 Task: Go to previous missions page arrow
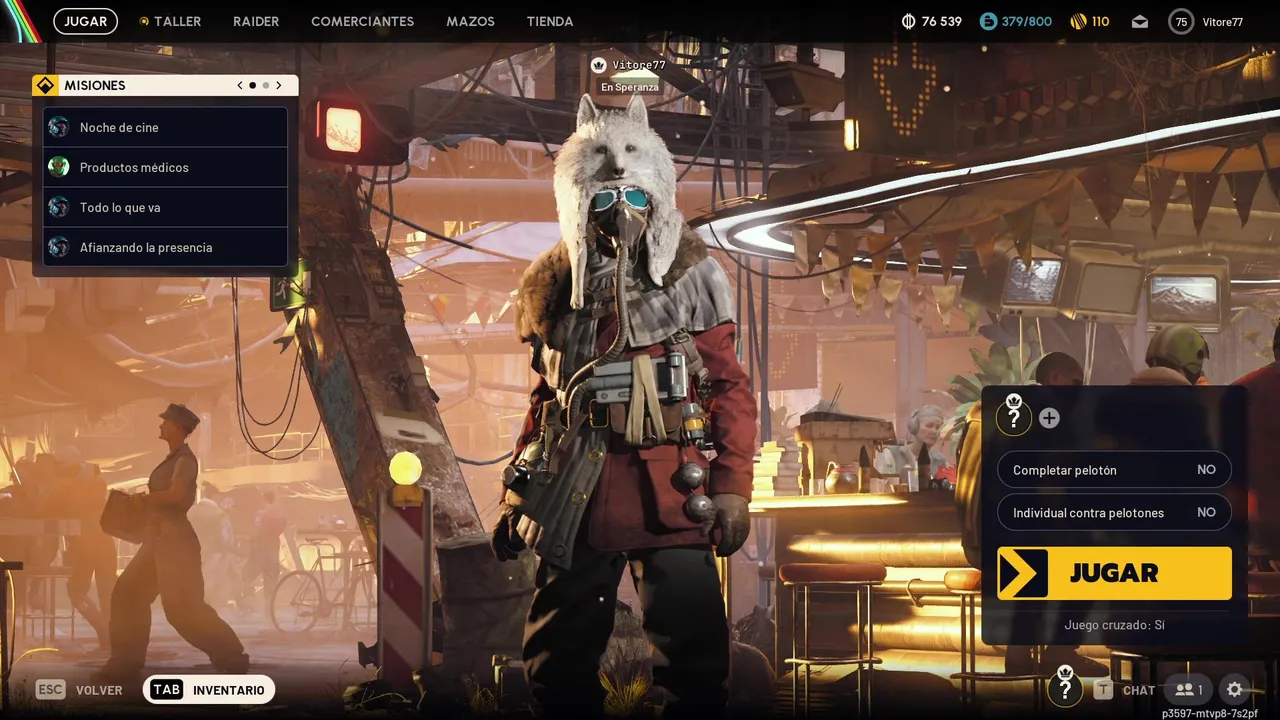click(240, 86)
